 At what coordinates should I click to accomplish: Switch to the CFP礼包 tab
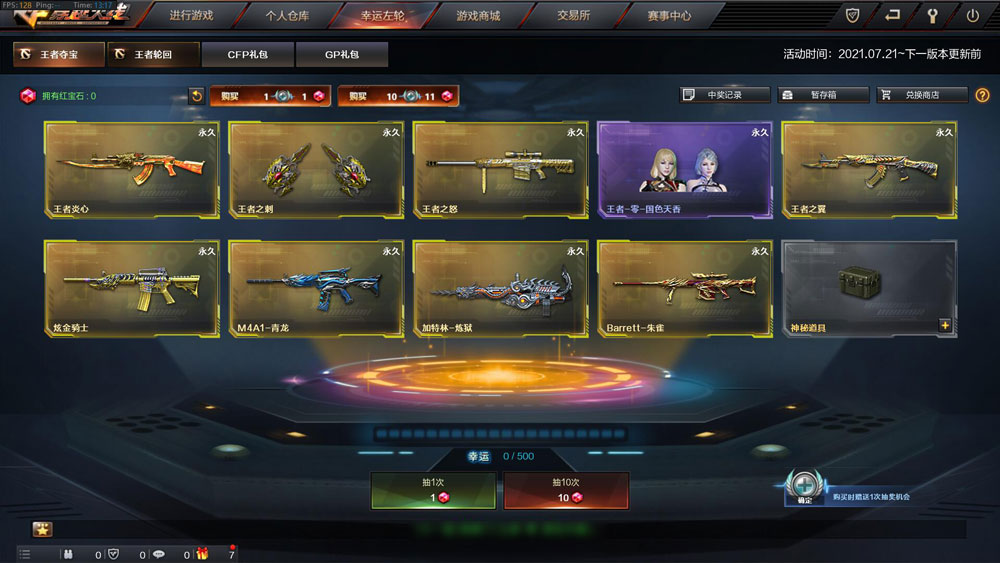(247, 54)
